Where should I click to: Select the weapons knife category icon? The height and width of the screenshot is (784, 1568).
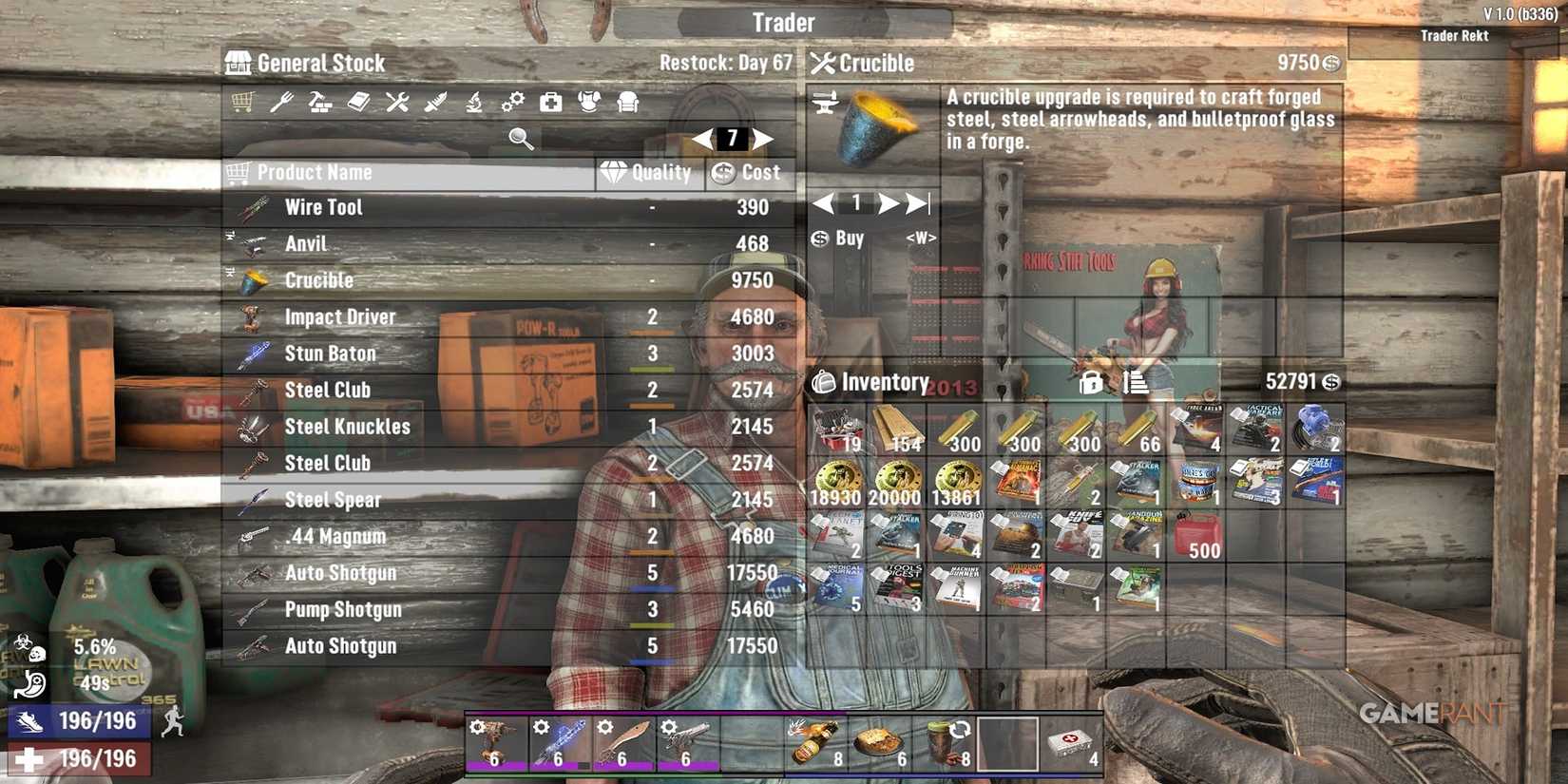point(434,102)
